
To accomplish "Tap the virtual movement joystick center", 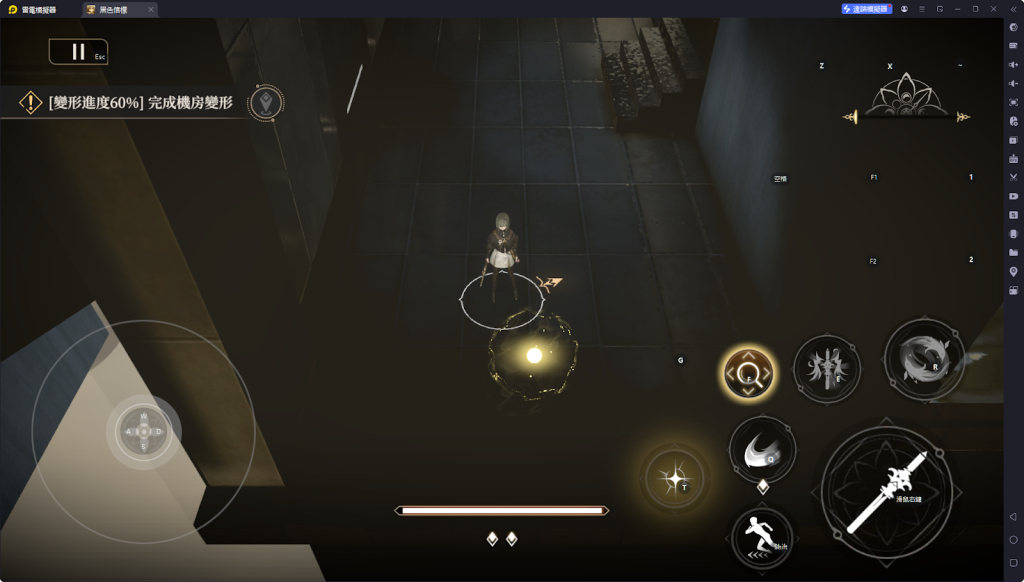I will click(143, 432).
